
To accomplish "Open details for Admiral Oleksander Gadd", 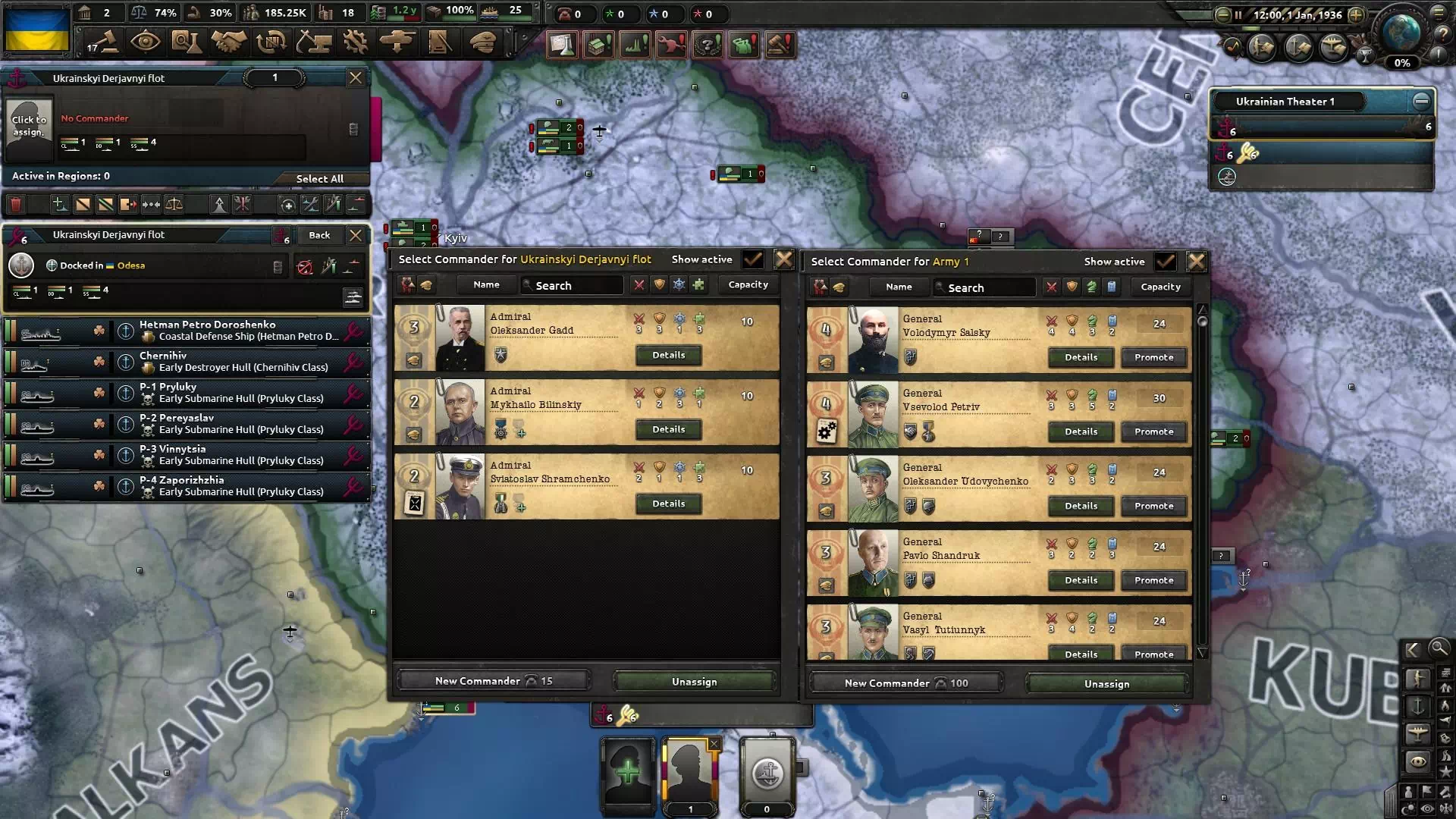I will [668, 355].
